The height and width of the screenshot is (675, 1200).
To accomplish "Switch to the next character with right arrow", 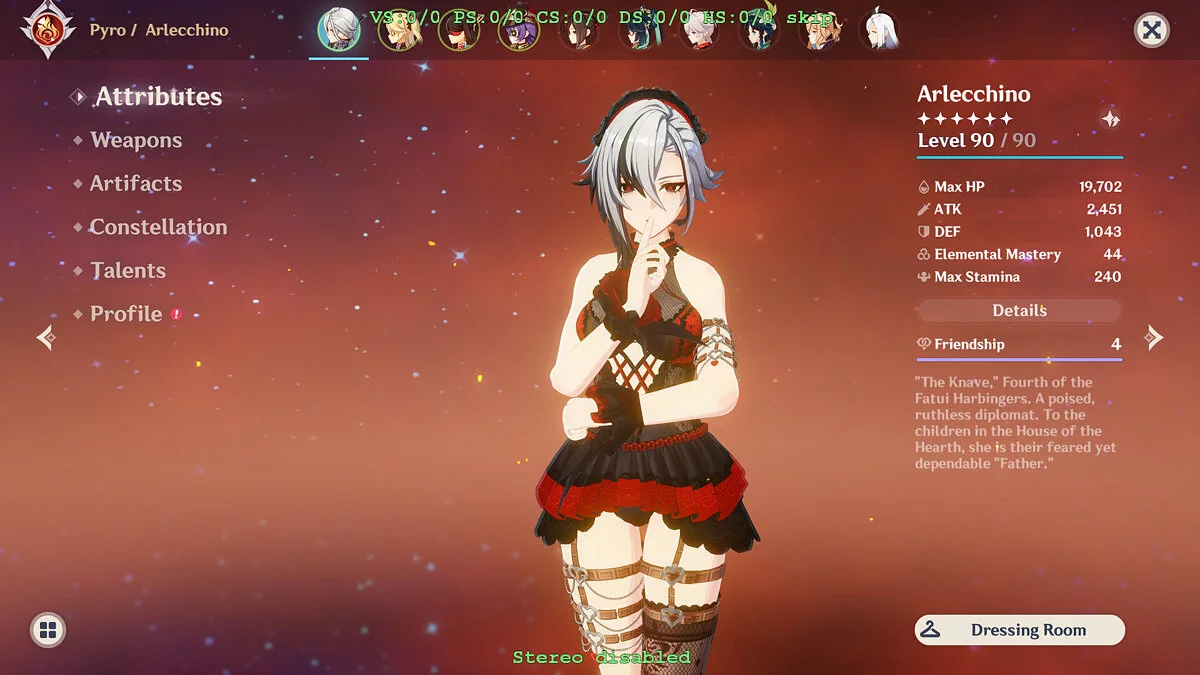I will pyautogui.click(x=1154, y=338).
